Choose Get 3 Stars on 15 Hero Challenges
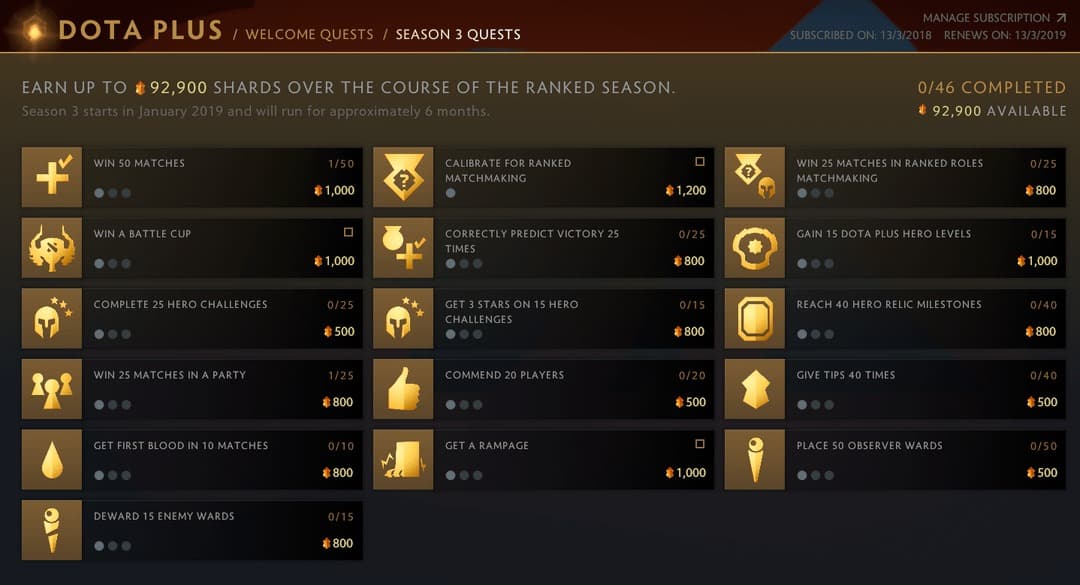 pos(543,319)
